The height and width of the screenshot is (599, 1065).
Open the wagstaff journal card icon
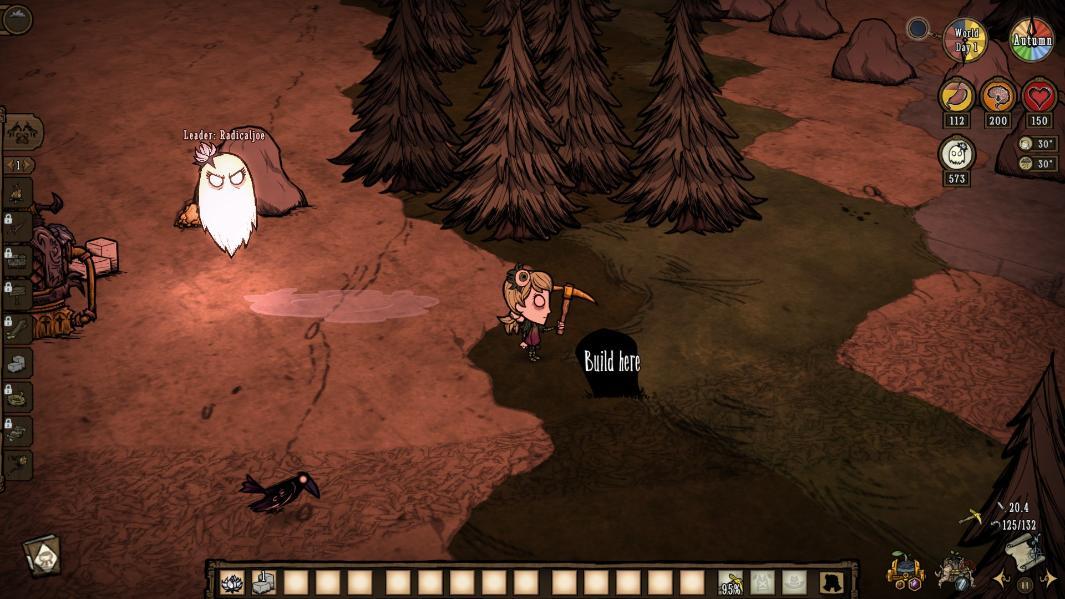(x=42, y=555)
